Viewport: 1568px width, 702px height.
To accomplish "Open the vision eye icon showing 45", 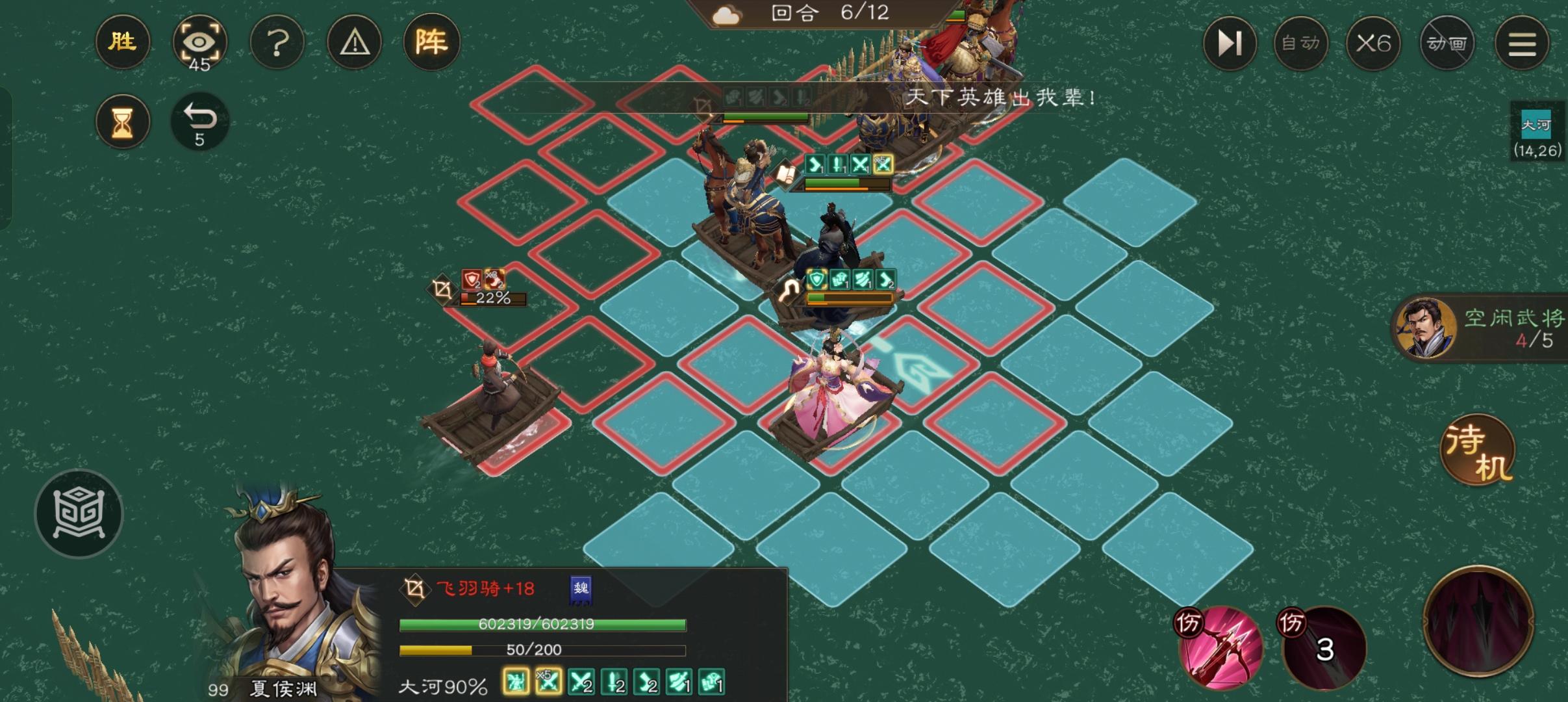I will (x=200, y=42).
